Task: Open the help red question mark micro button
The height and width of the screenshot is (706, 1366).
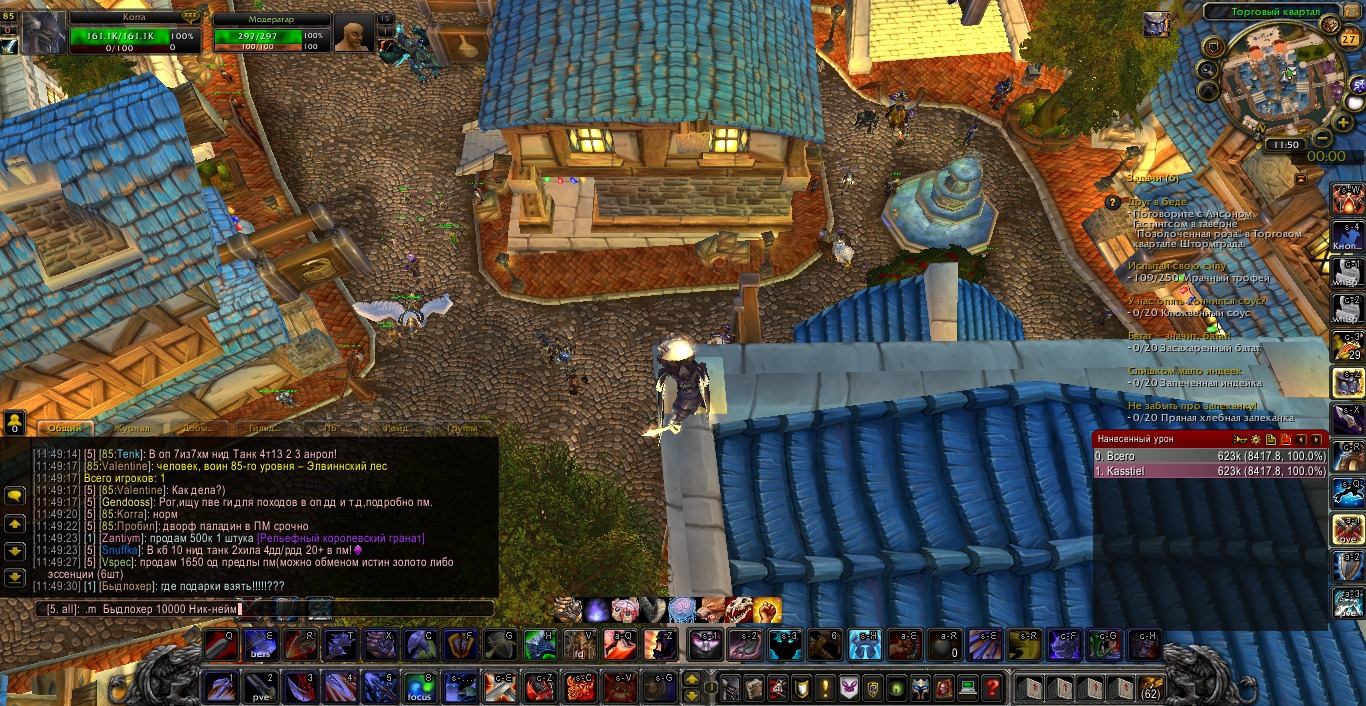Action: click(991, 688)
